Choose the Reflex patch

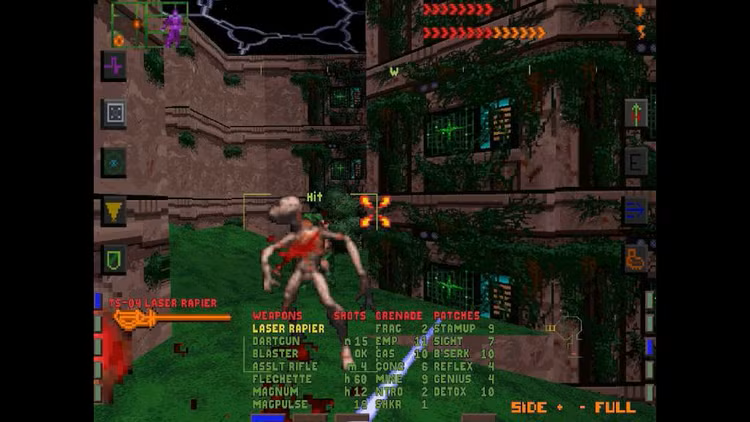point(454,366)
